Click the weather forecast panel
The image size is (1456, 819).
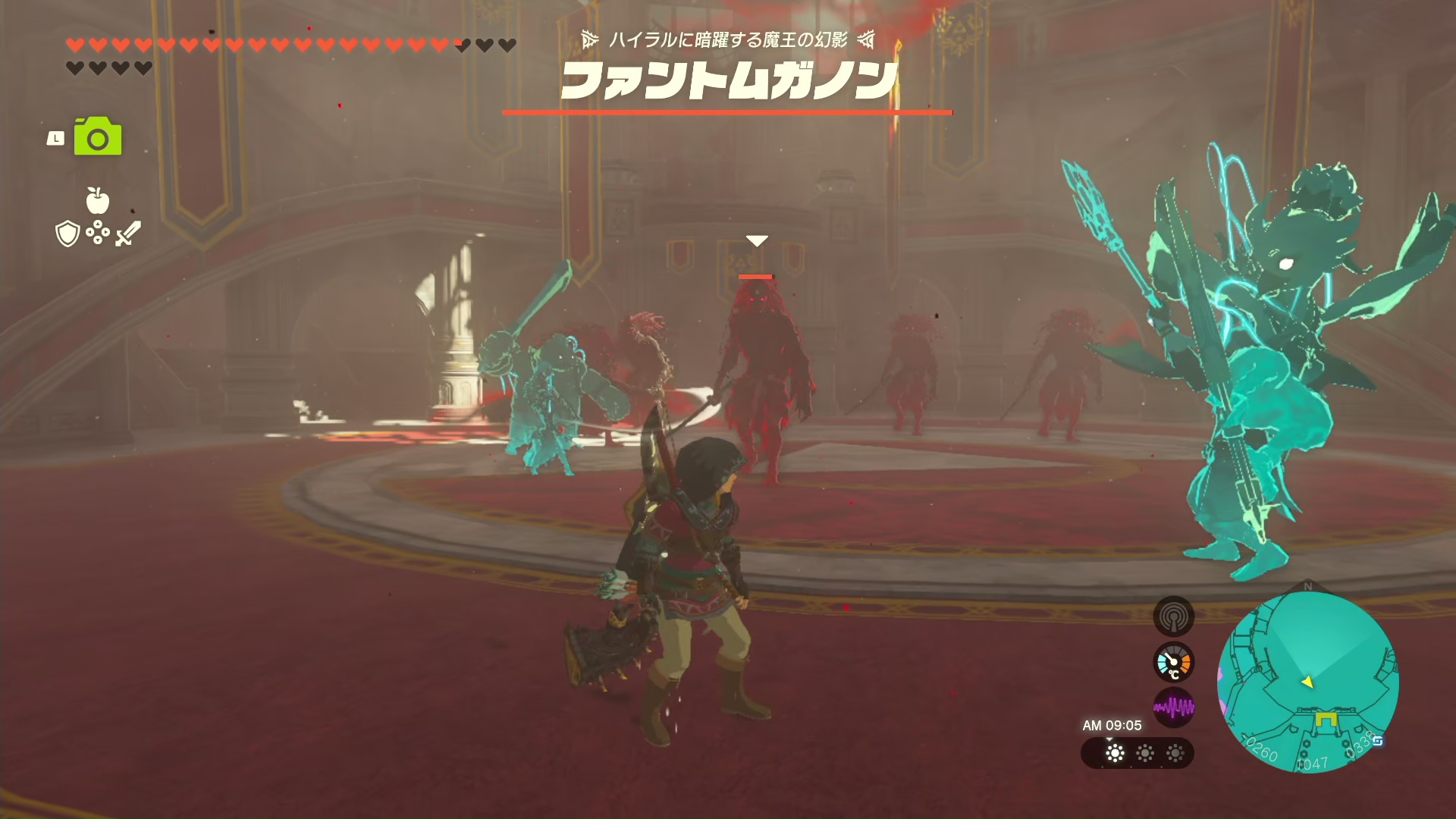tap(1137, 753)
